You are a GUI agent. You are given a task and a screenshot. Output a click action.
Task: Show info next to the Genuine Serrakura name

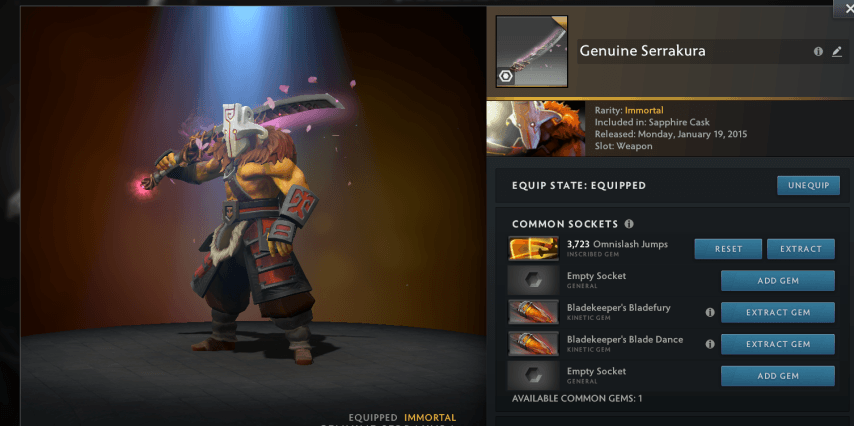pos(818,52)
